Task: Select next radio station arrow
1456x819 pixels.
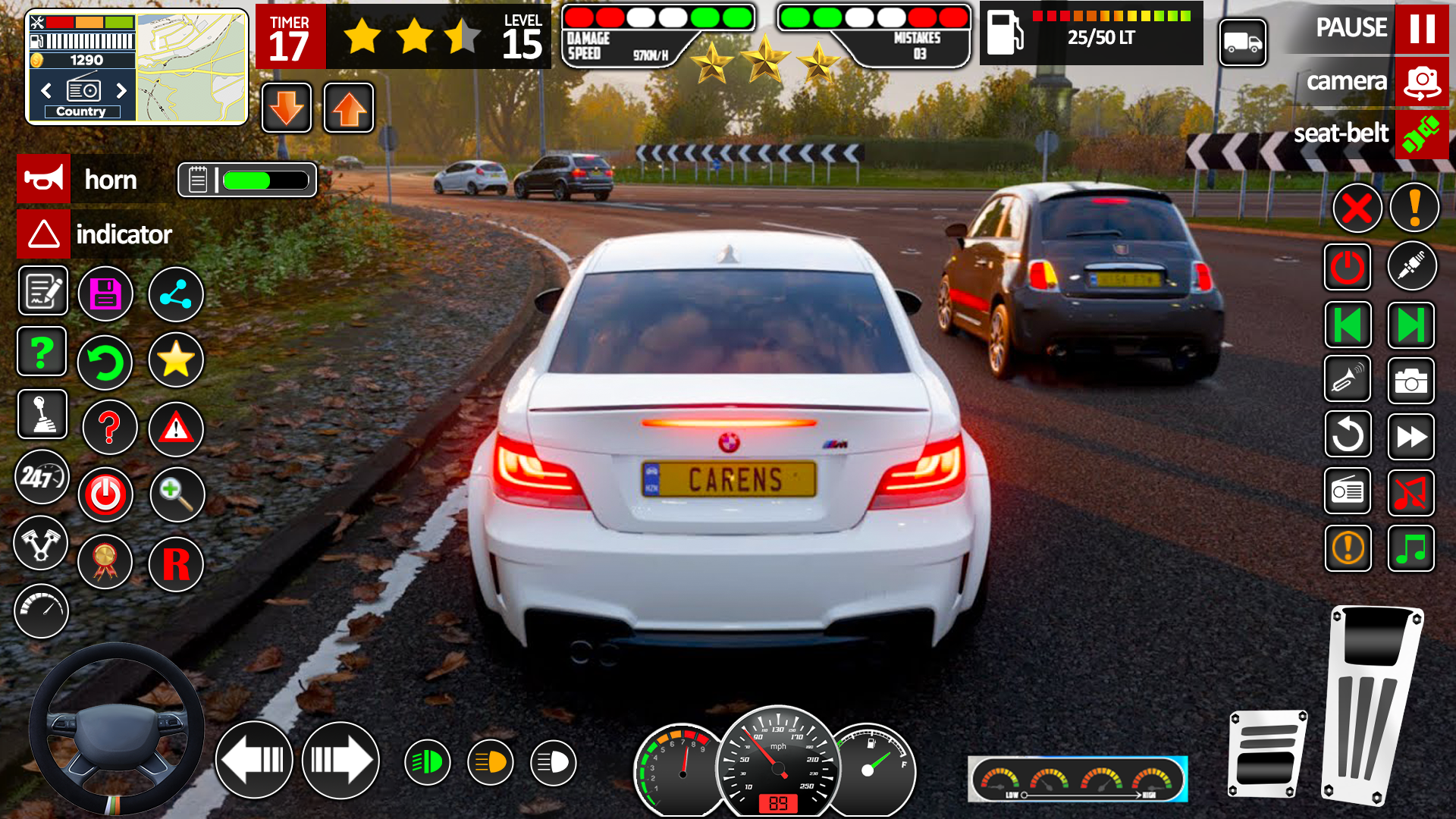Action: coord(121,91)
